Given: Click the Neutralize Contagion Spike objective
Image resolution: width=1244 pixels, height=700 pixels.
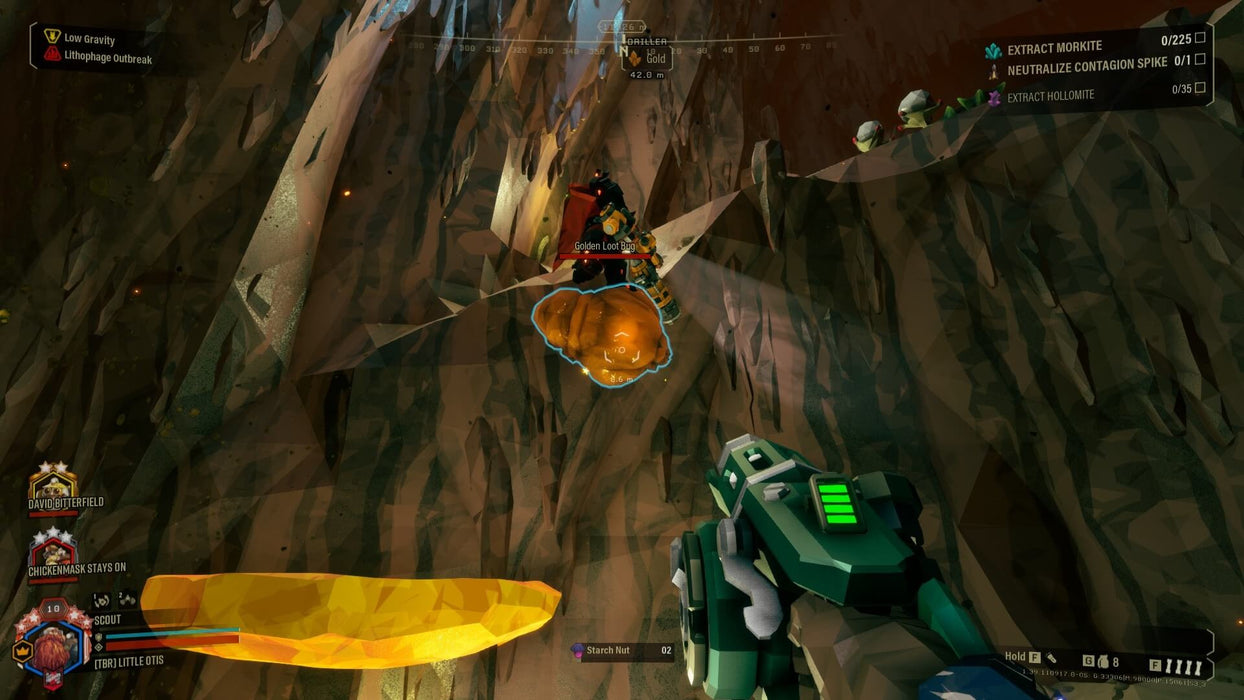Looking at the screenshot, I should [1087, 70].
